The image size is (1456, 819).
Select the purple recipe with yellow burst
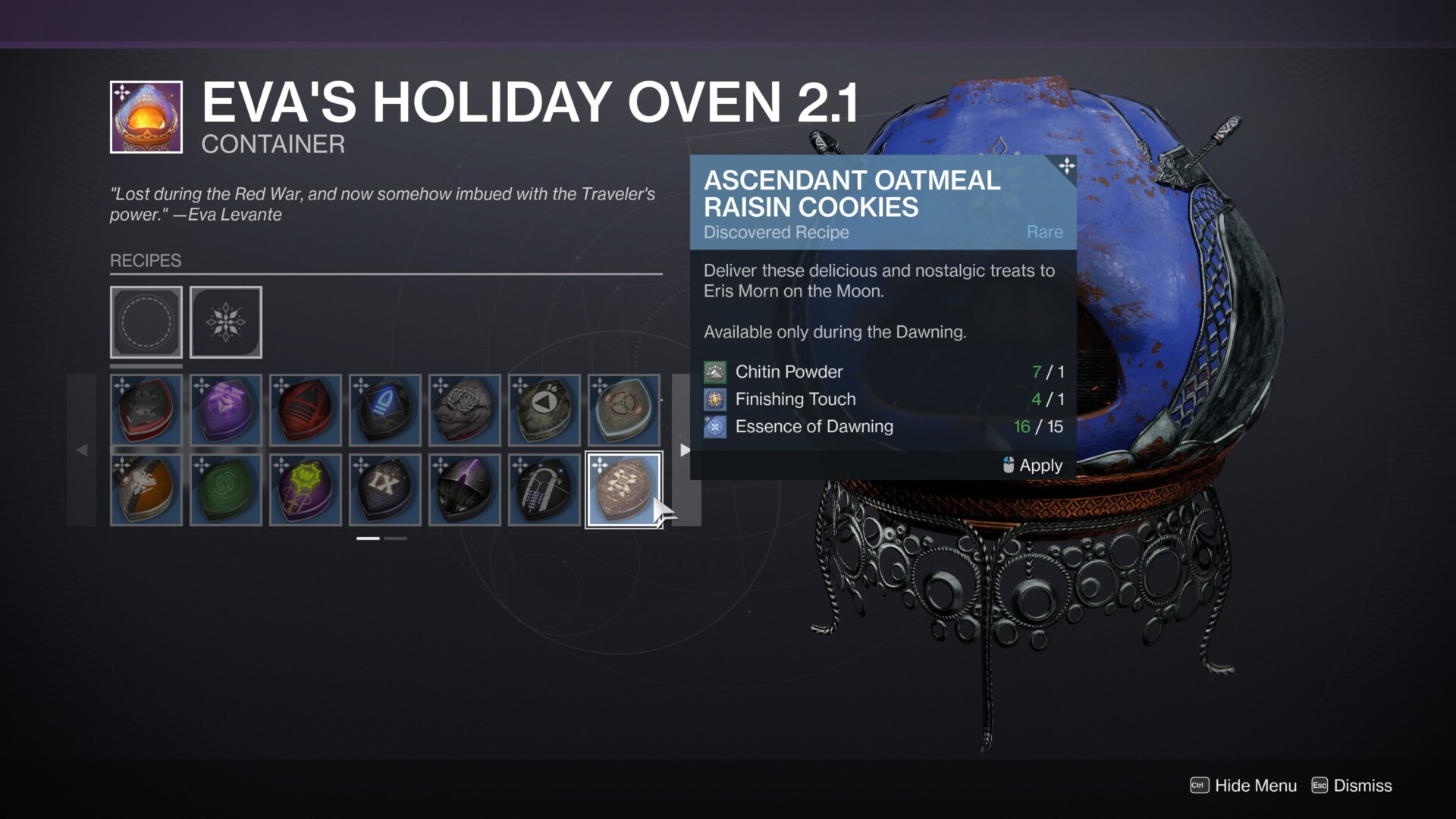[x=305, y=488]
